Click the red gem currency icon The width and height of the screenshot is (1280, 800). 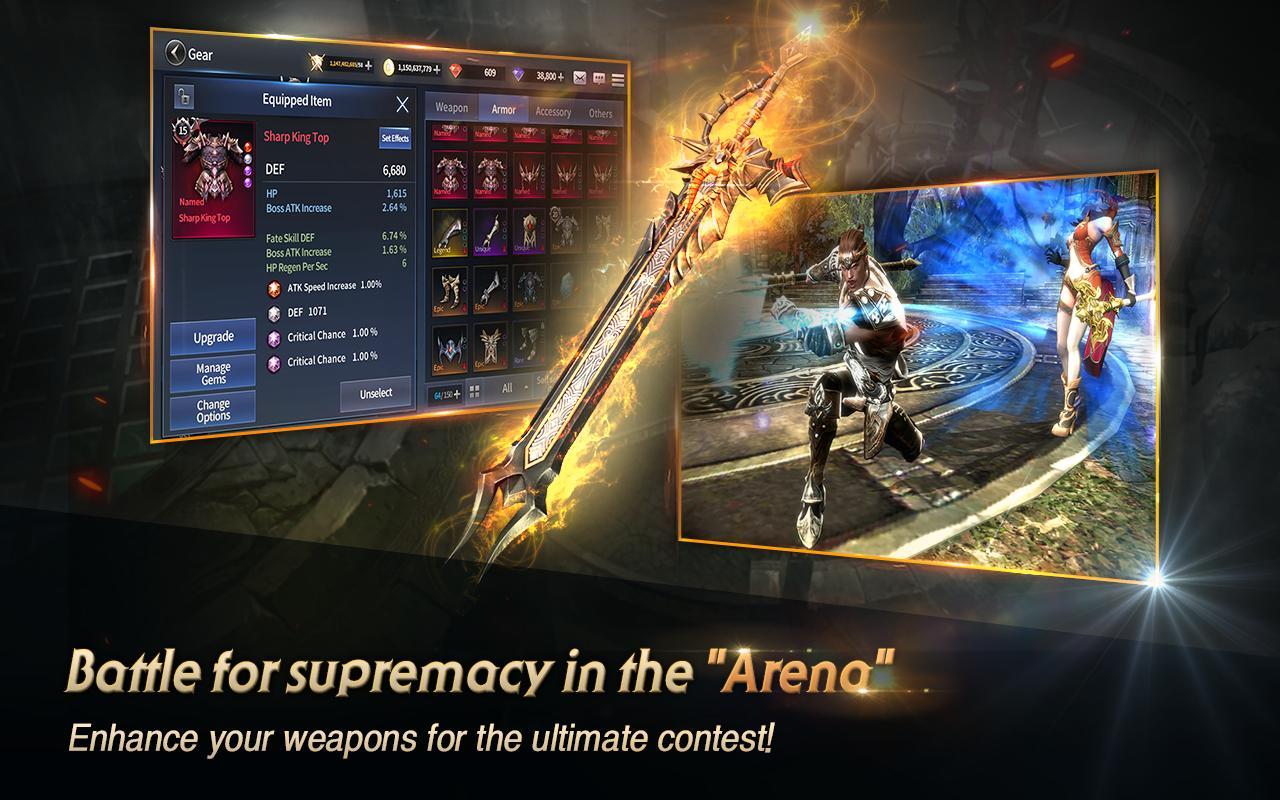pos(457,70)
